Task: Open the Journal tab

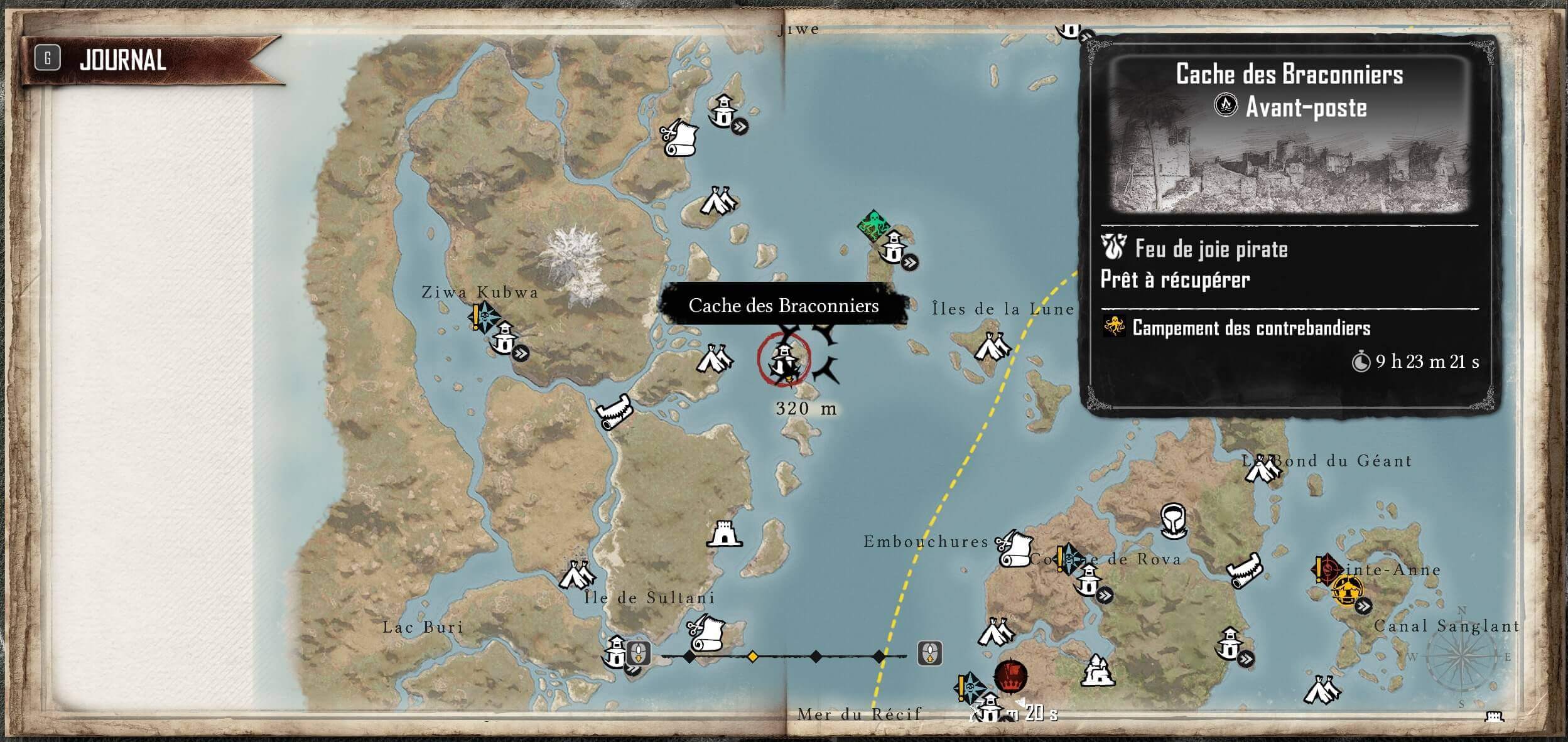Action: tap(122, 60)
